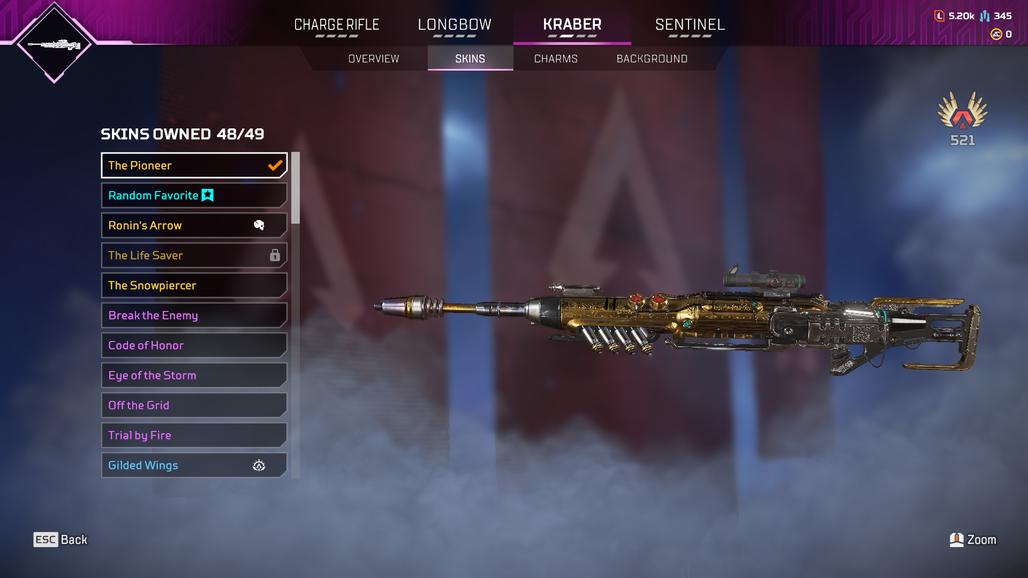Open the sniper weapon category diamond icon

click(x=55, y=44)
